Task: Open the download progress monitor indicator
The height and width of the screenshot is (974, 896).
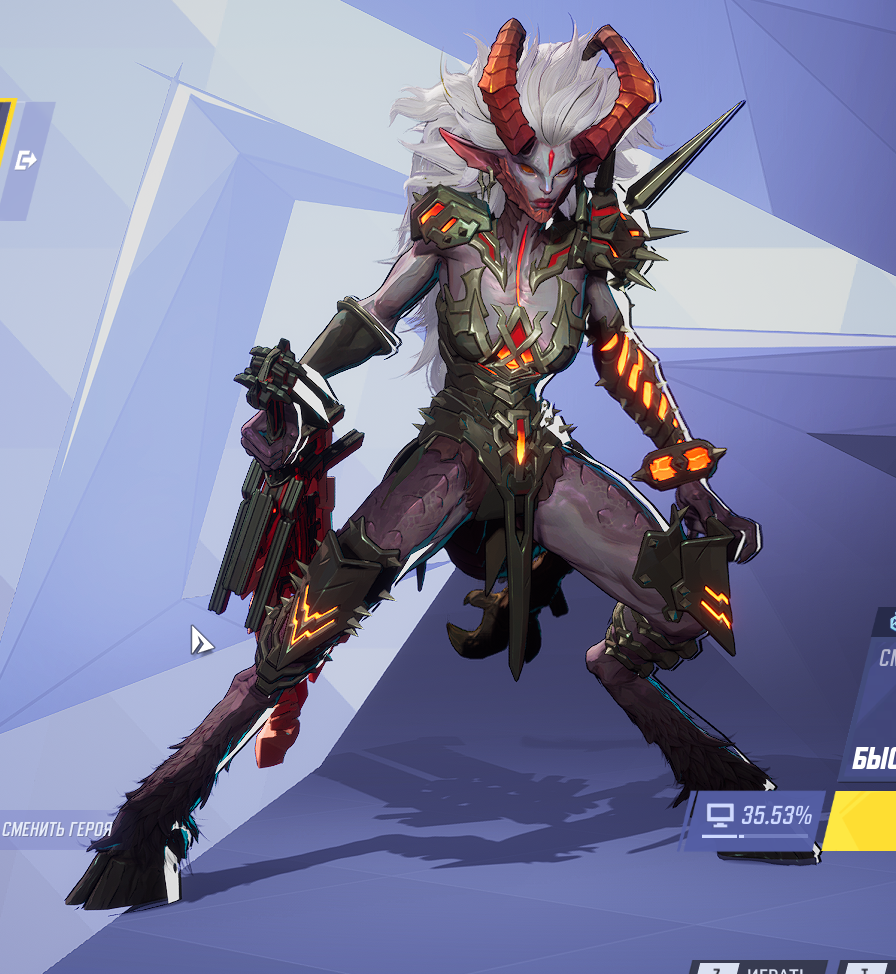Action: 756,817
